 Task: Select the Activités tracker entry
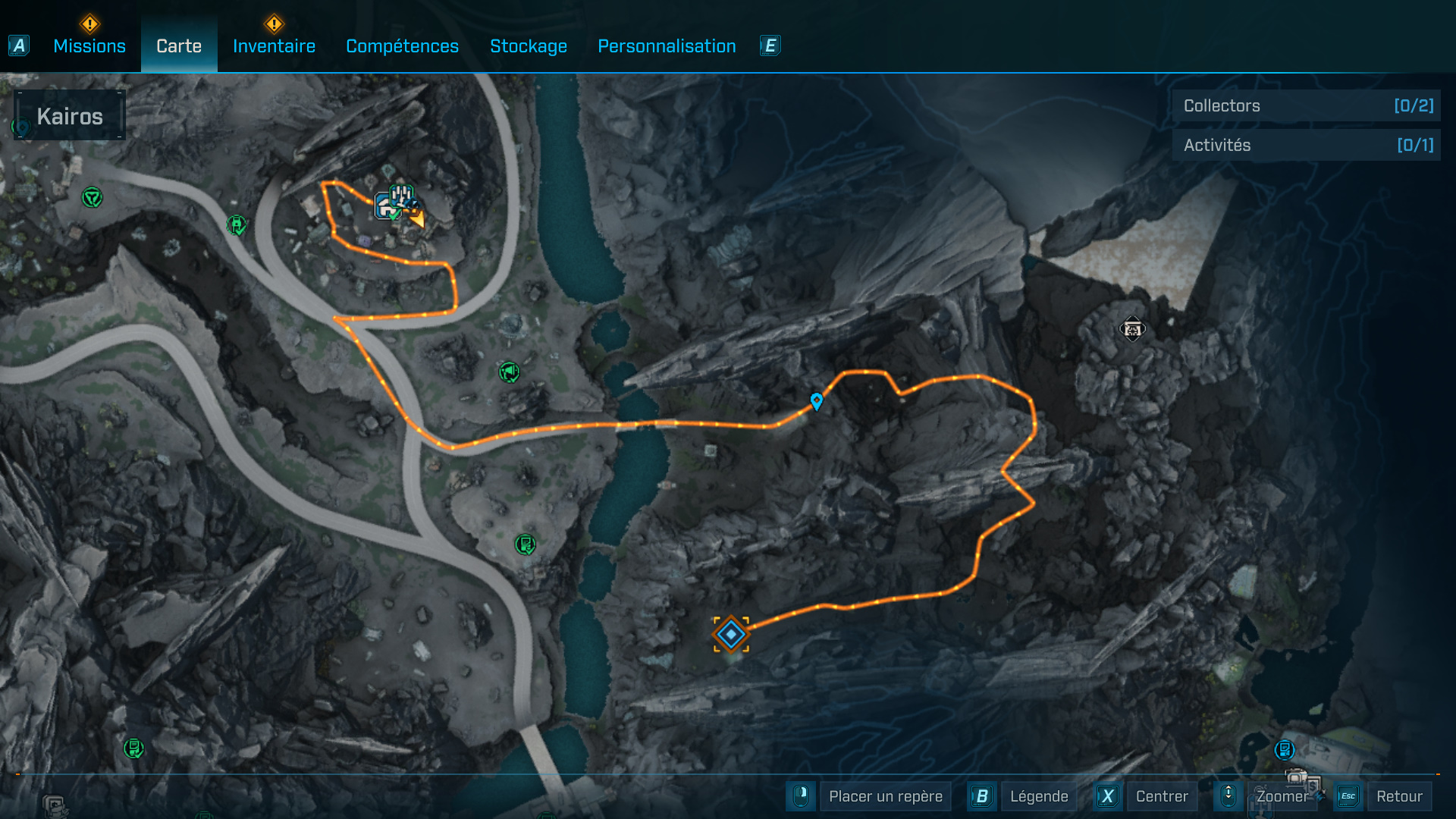point(1307,146)
